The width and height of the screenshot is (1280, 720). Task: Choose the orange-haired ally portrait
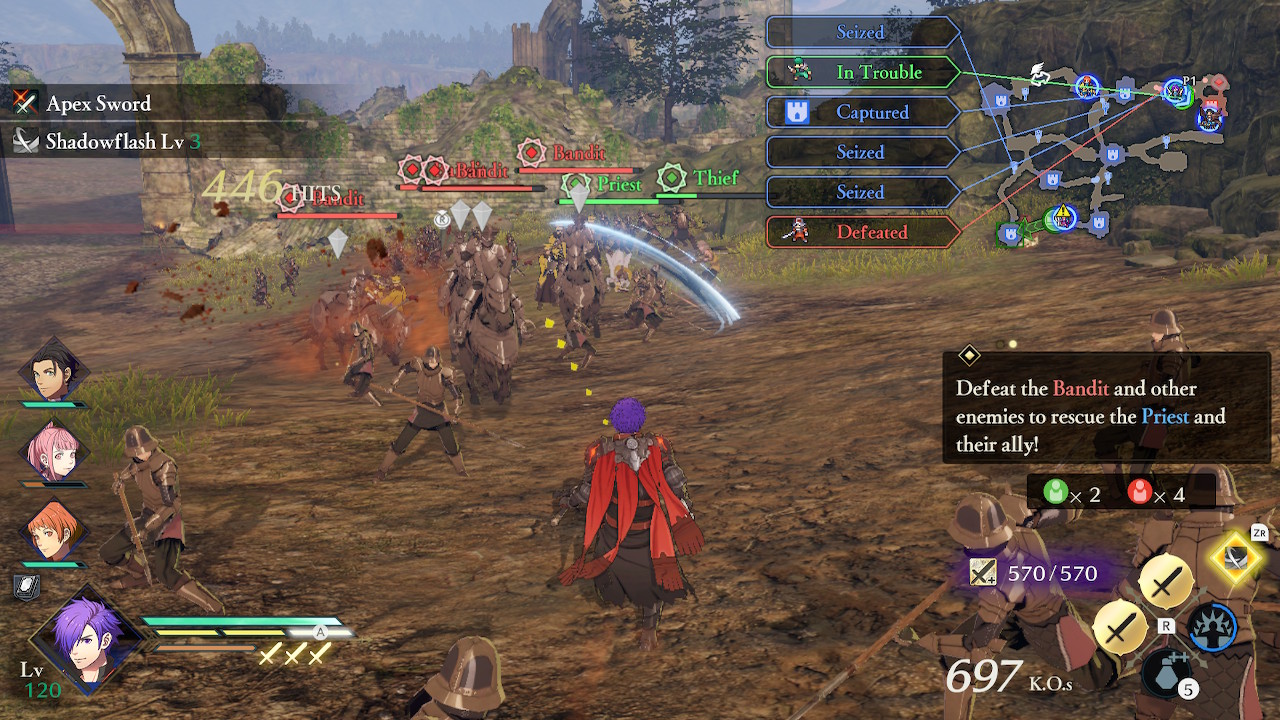tap(53, 532)
